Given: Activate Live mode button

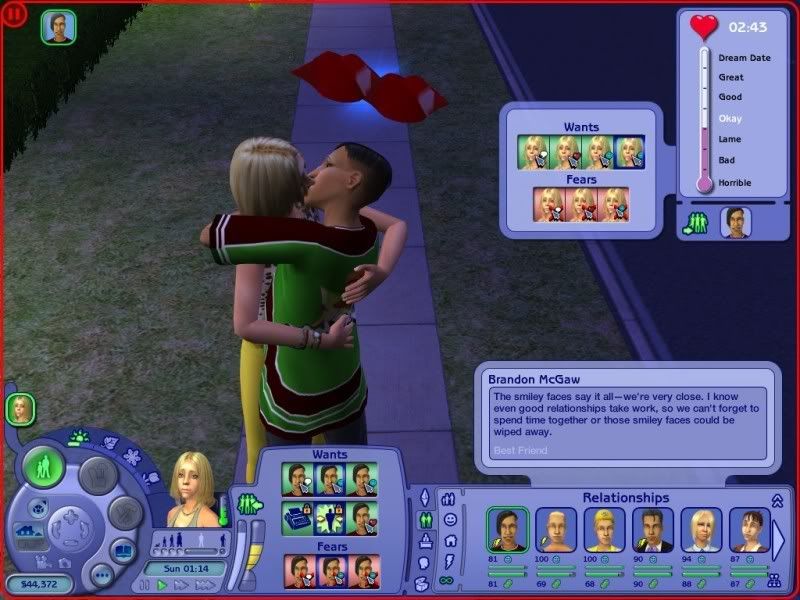Looking at the screenshot, I should coord(44,468).
